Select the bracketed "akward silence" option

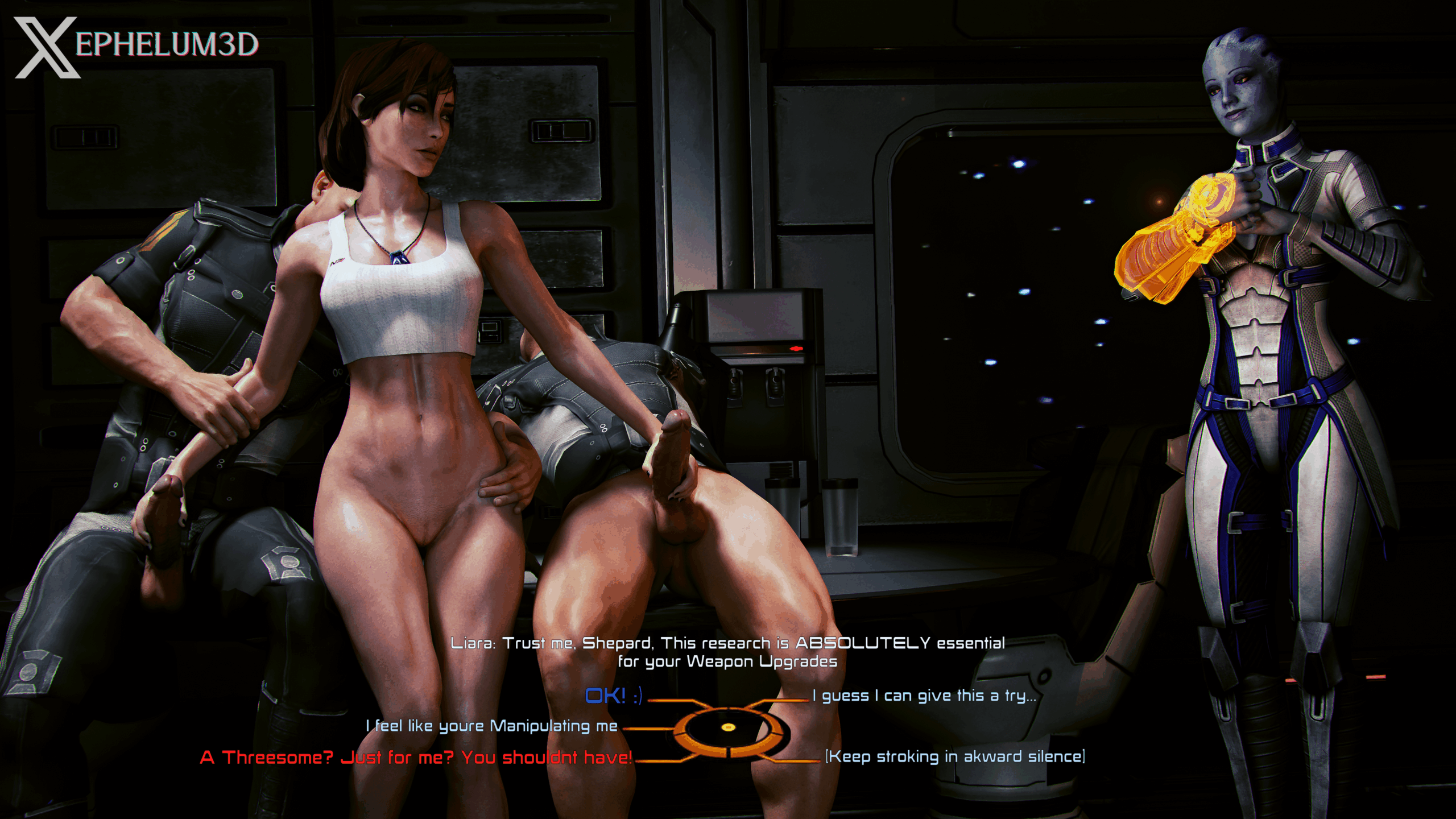[955, 757]
